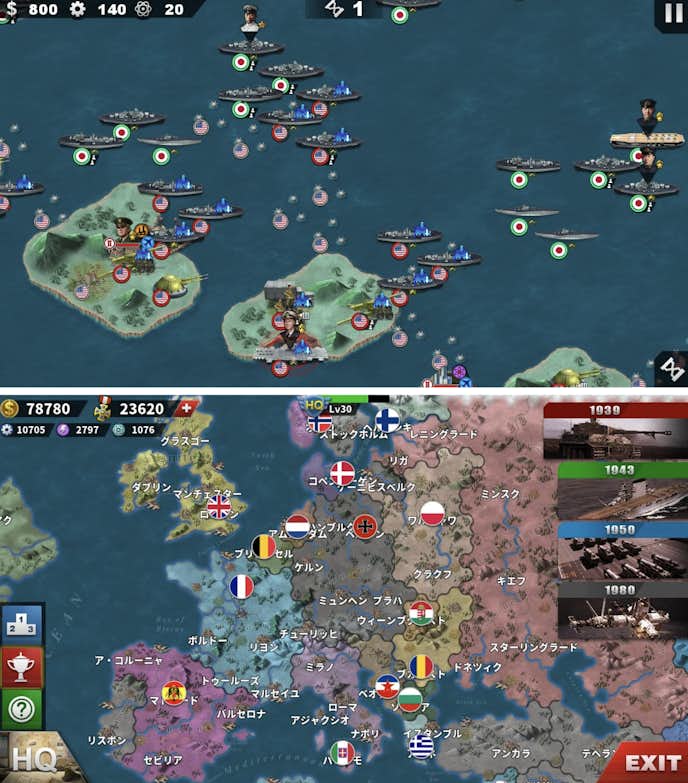Choose the France flag marker
The height and width of the screenshot is (783, 688).
coord(242,587)
